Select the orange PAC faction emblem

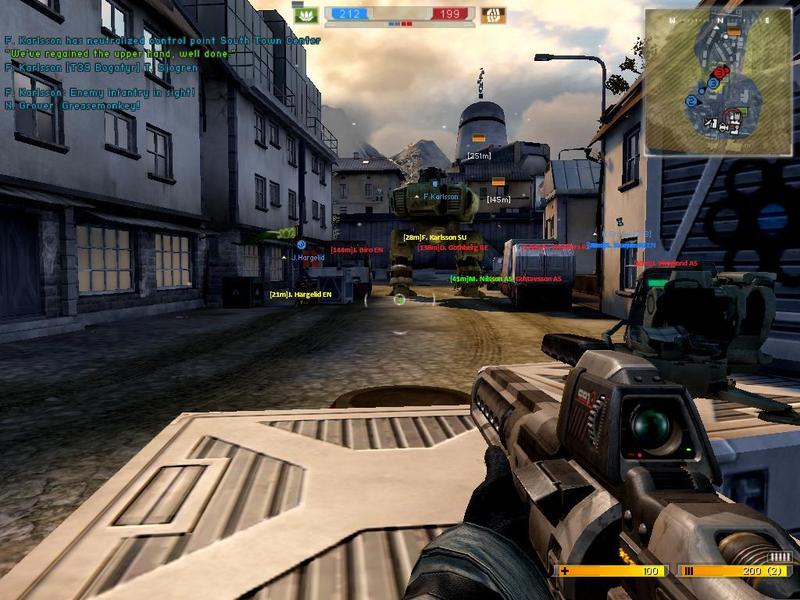(x=492, y=15)
